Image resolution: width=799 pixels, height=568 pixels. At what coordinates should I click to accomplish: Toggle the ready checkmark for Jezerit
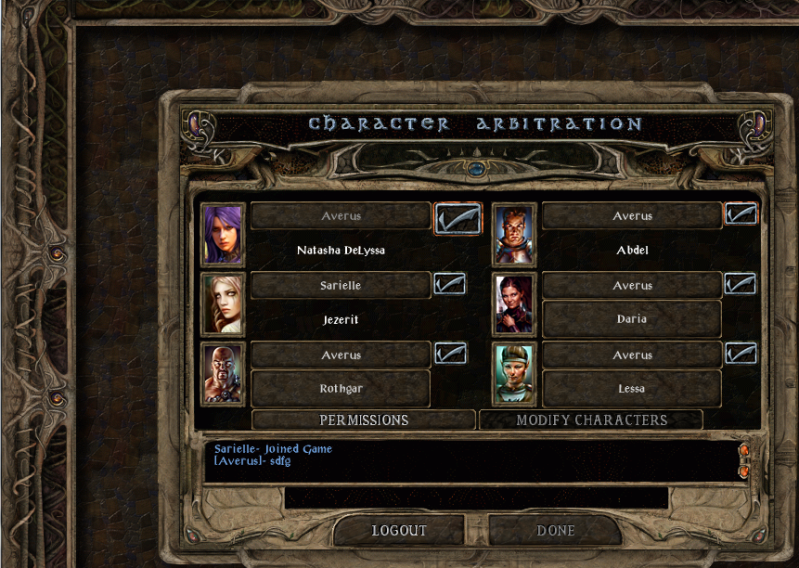coord(450,284)
